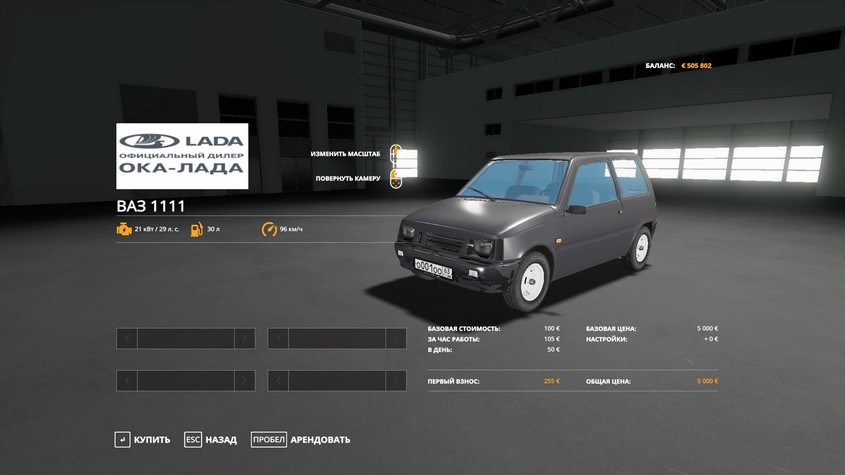Go back using the НАЗАД button

coord(210,440)
